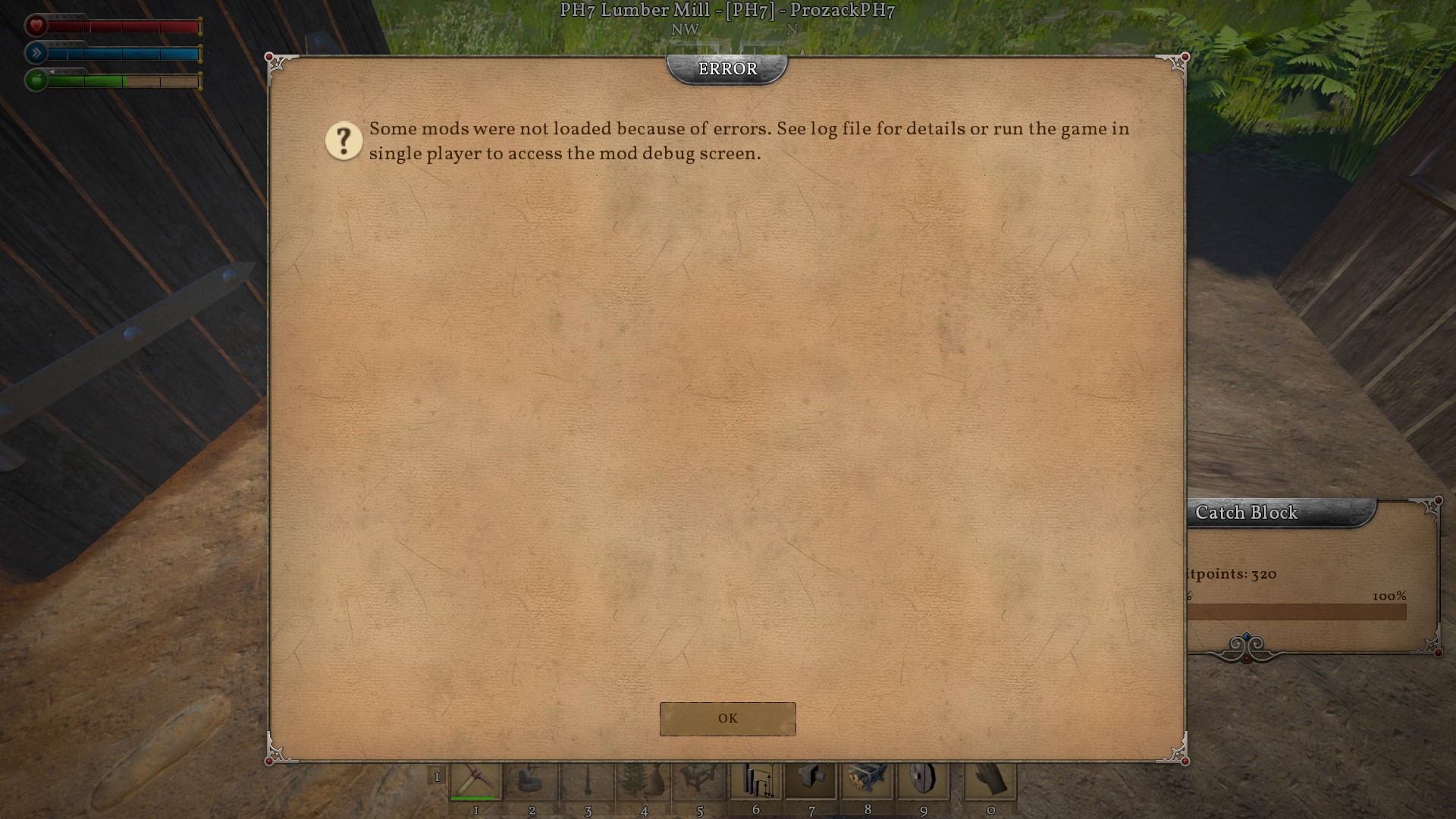
Task: Pick the tree sapling and sack slot
Action: 644,781
